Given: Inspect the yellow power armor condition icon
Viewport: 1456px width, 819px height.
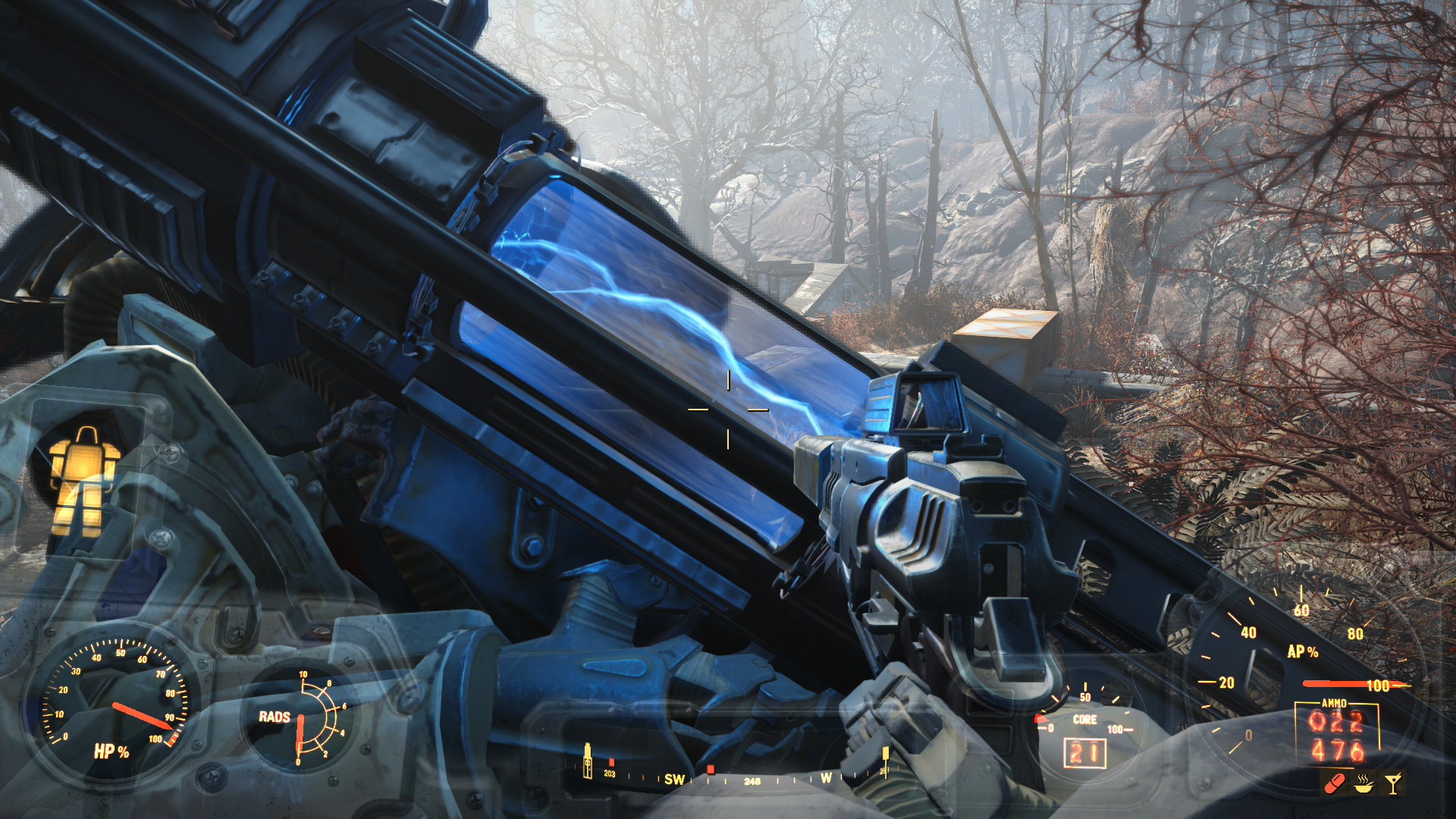Looking at the screenshot, I should coord(83,480).
